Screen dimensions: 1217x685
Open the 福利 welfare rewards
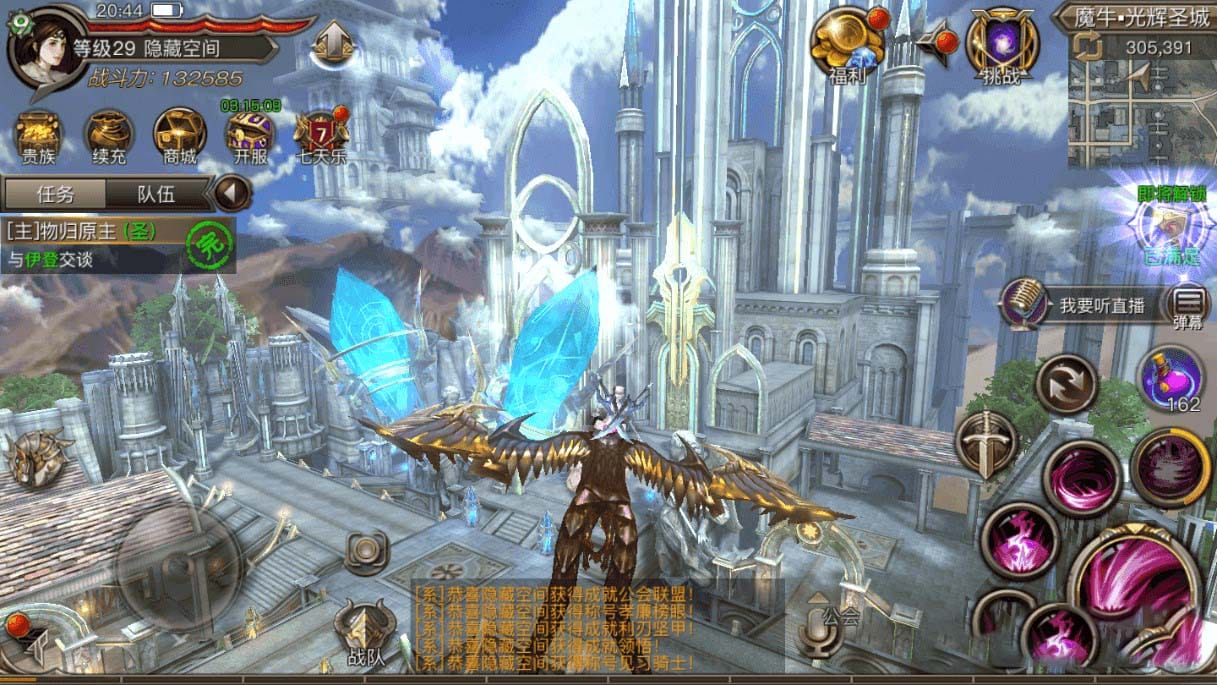[846, 44]
